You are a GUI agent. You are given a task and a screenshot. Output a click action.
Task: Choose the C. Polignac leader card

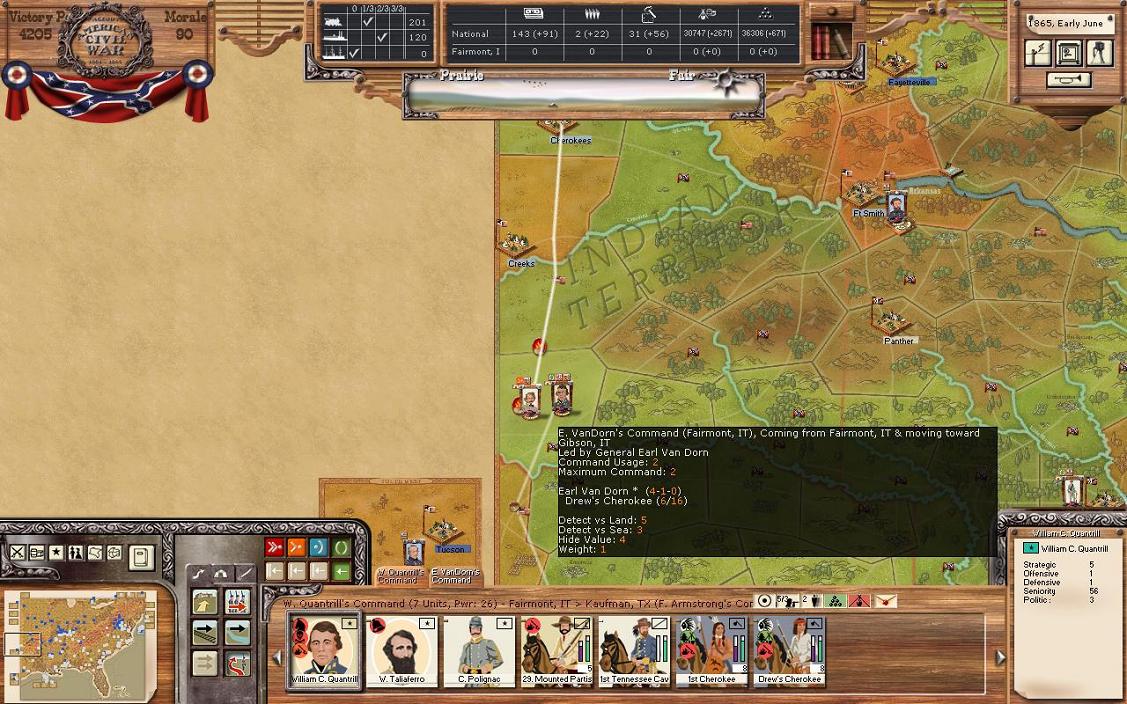(479, 649)
